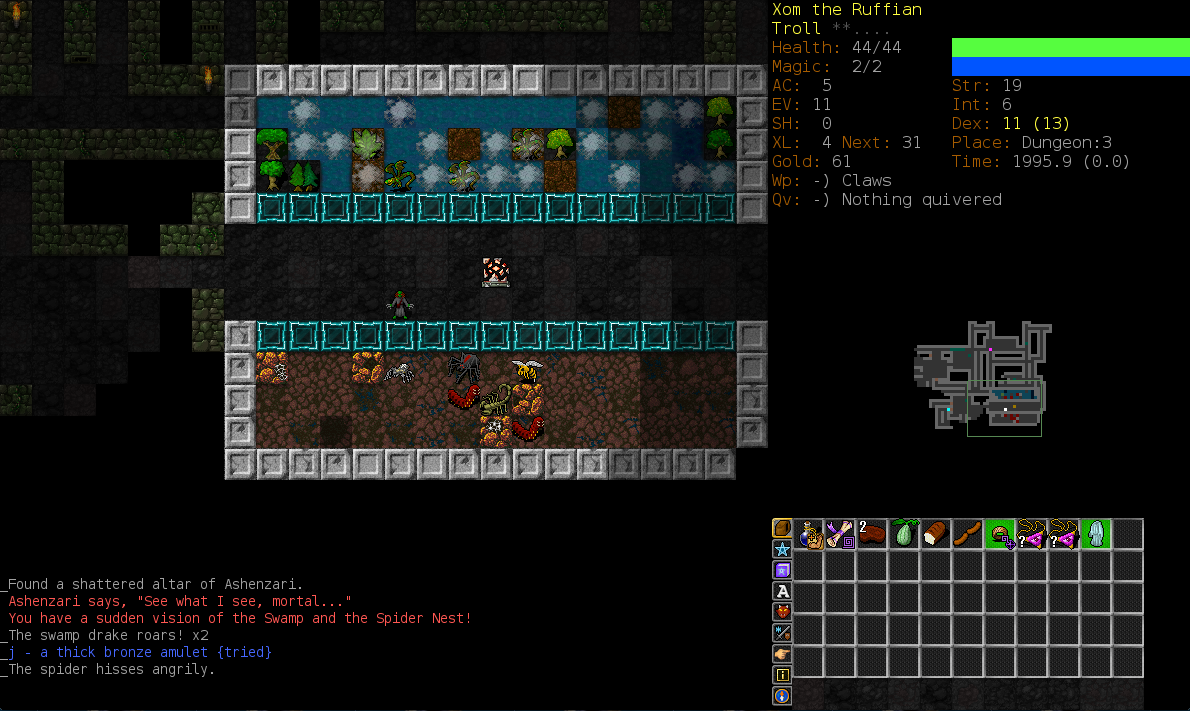Choose the sausage item slot

(x=969, y=534)
